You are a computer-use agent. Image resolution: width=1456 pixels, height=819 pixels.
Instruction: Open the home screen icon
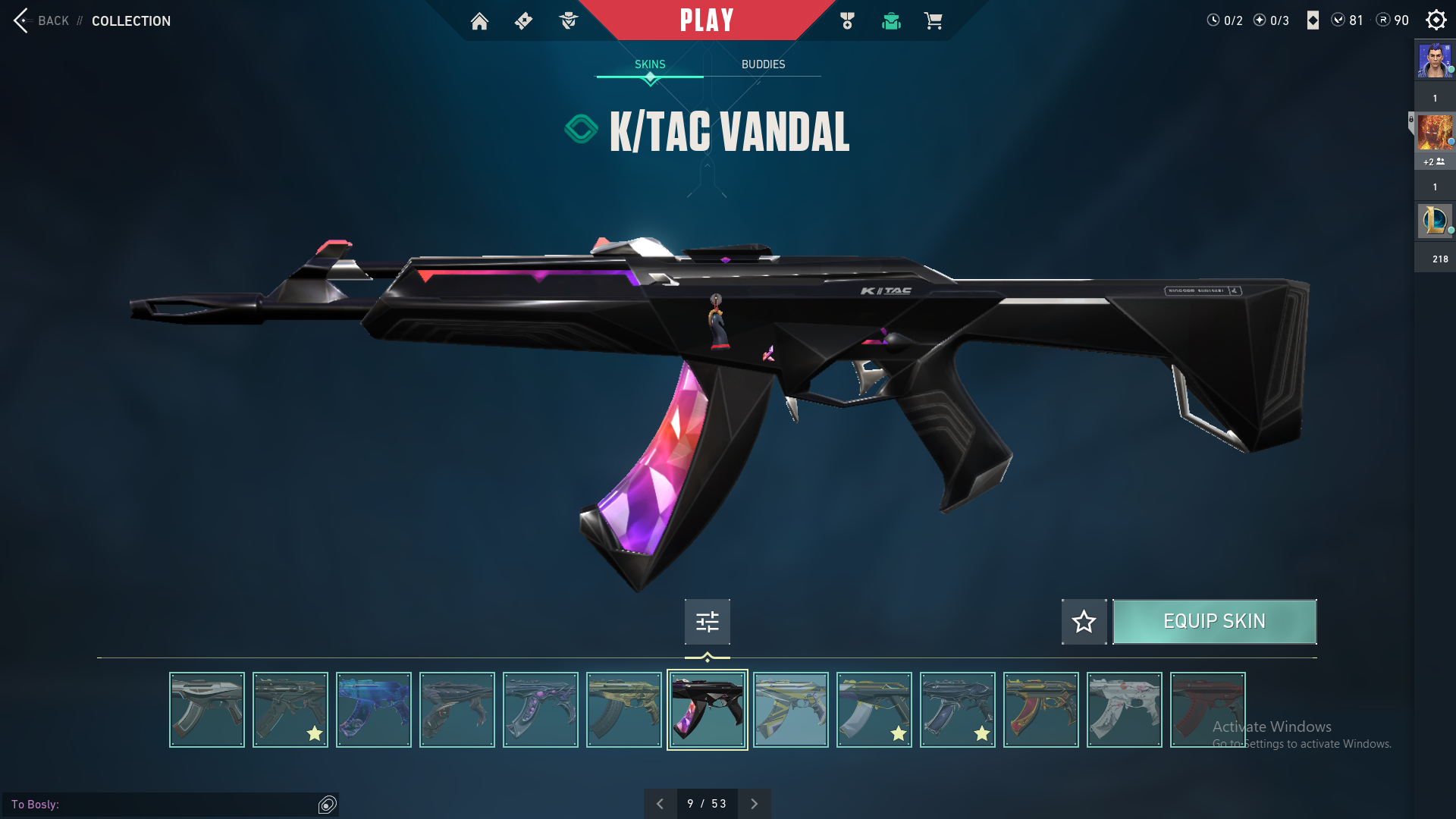(479, 21)
